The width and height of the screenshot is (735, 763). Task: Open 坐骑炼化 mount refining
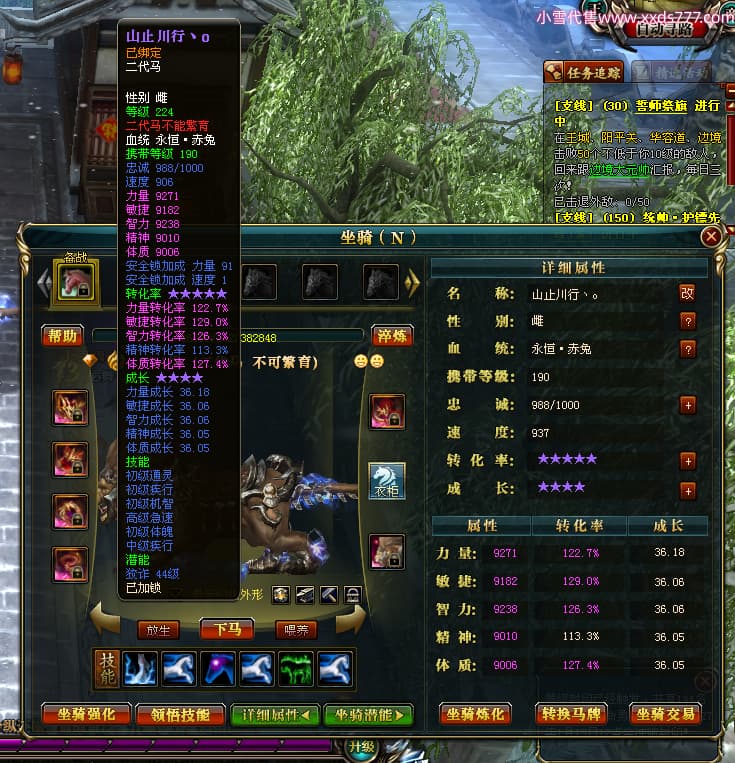(478, 714)
